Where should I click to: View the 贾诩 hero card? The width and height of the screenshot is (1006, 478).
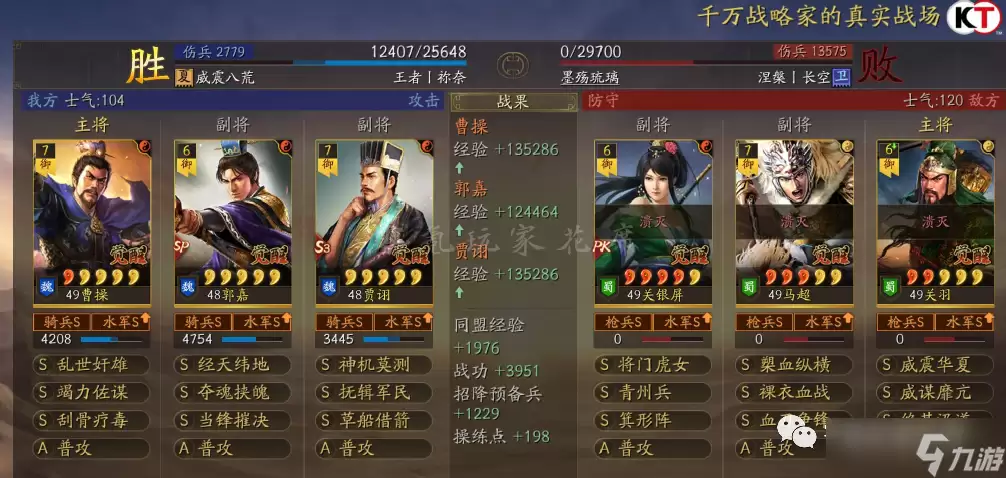(x=372, y=220)
